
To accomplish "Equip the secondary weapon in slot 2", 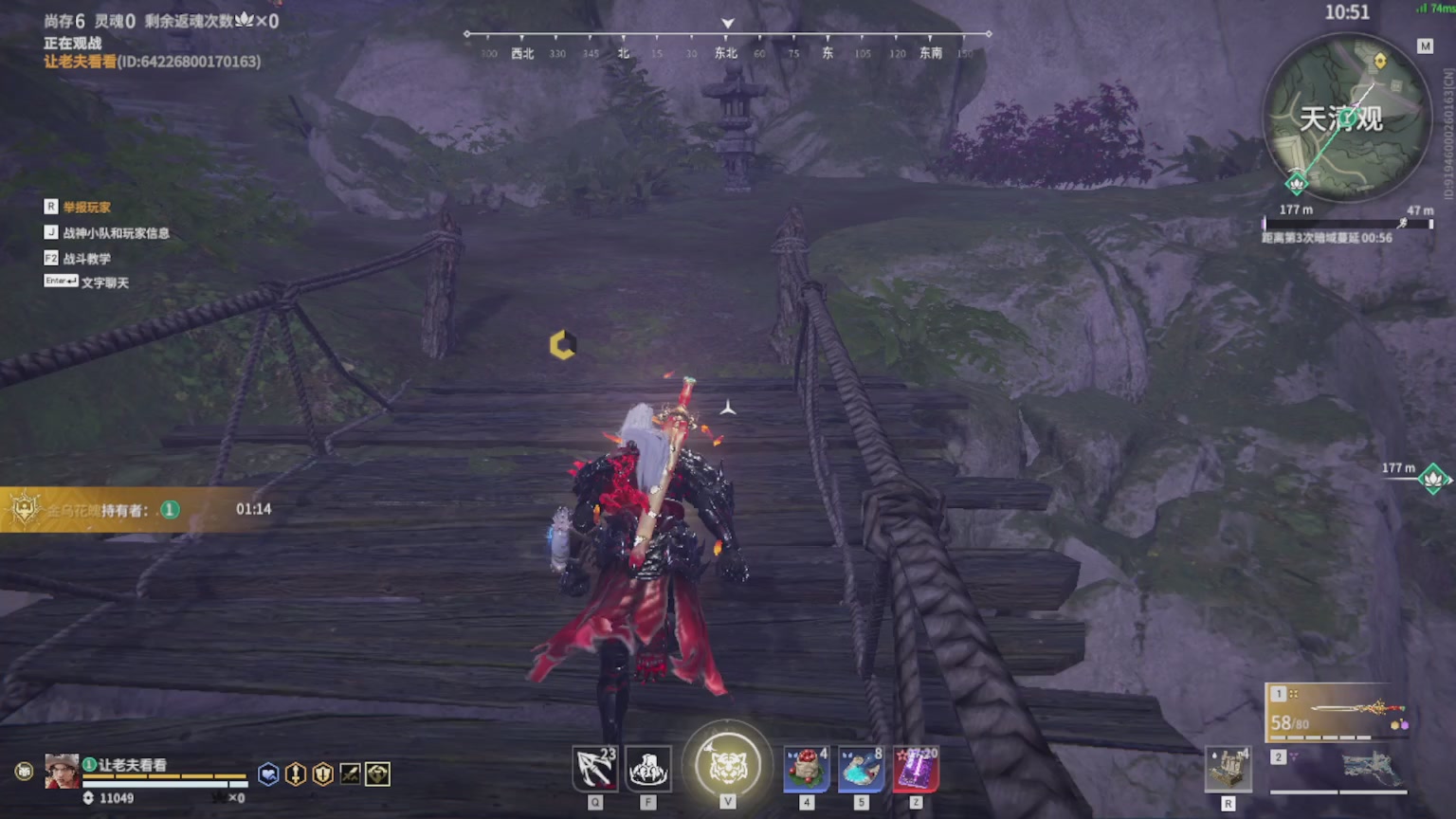I will tap(1338, 769).
